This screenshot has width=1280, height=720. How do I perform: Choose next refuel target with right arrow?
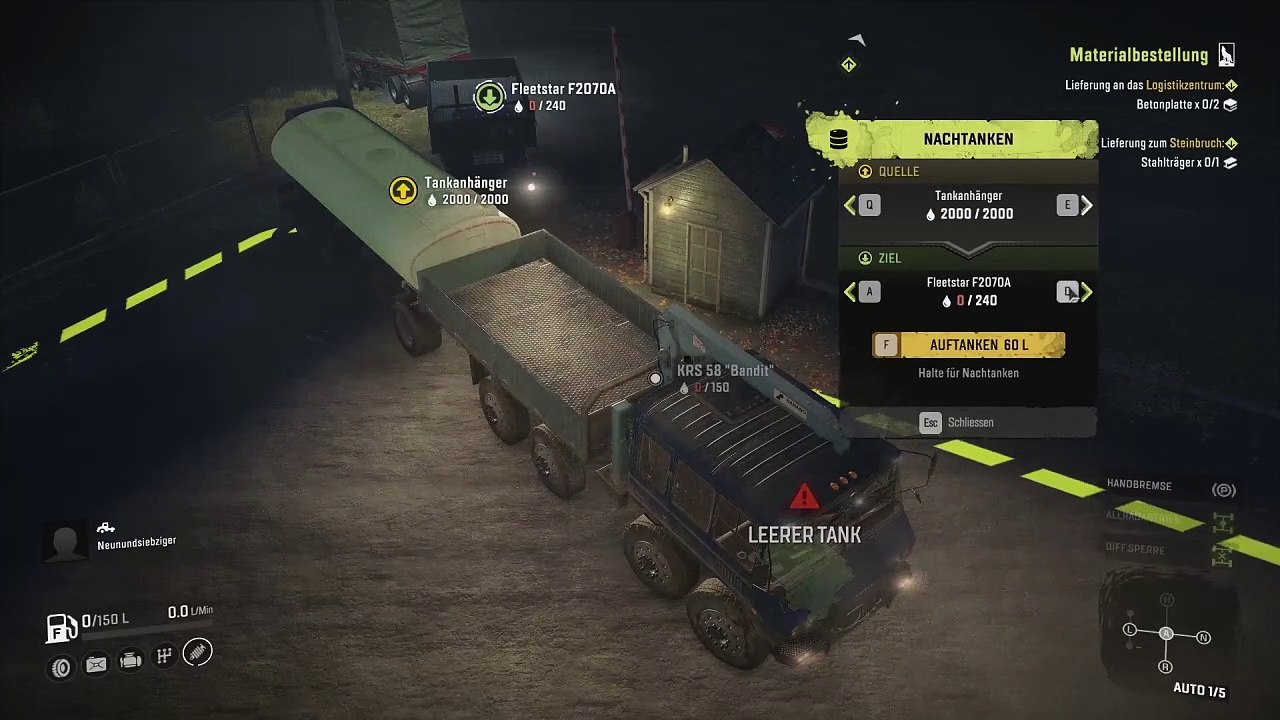click(1086, 292)
